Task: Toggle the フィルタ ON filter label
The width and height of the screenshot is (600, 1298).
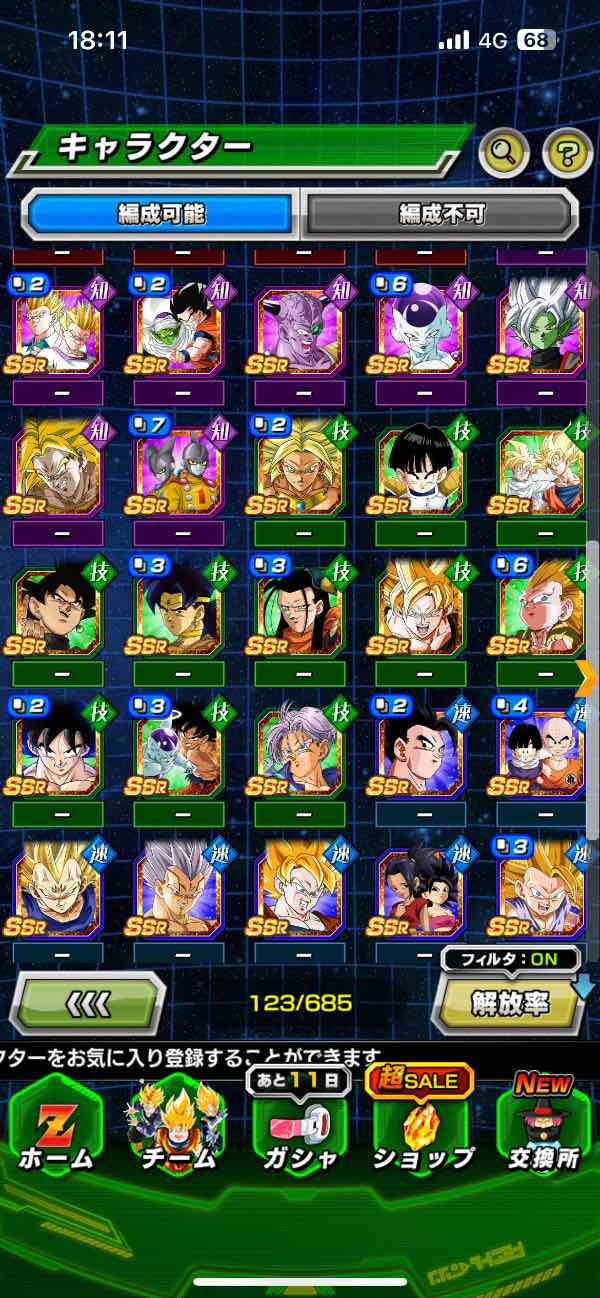Action: pyautogui.click(x=512, y=958)
